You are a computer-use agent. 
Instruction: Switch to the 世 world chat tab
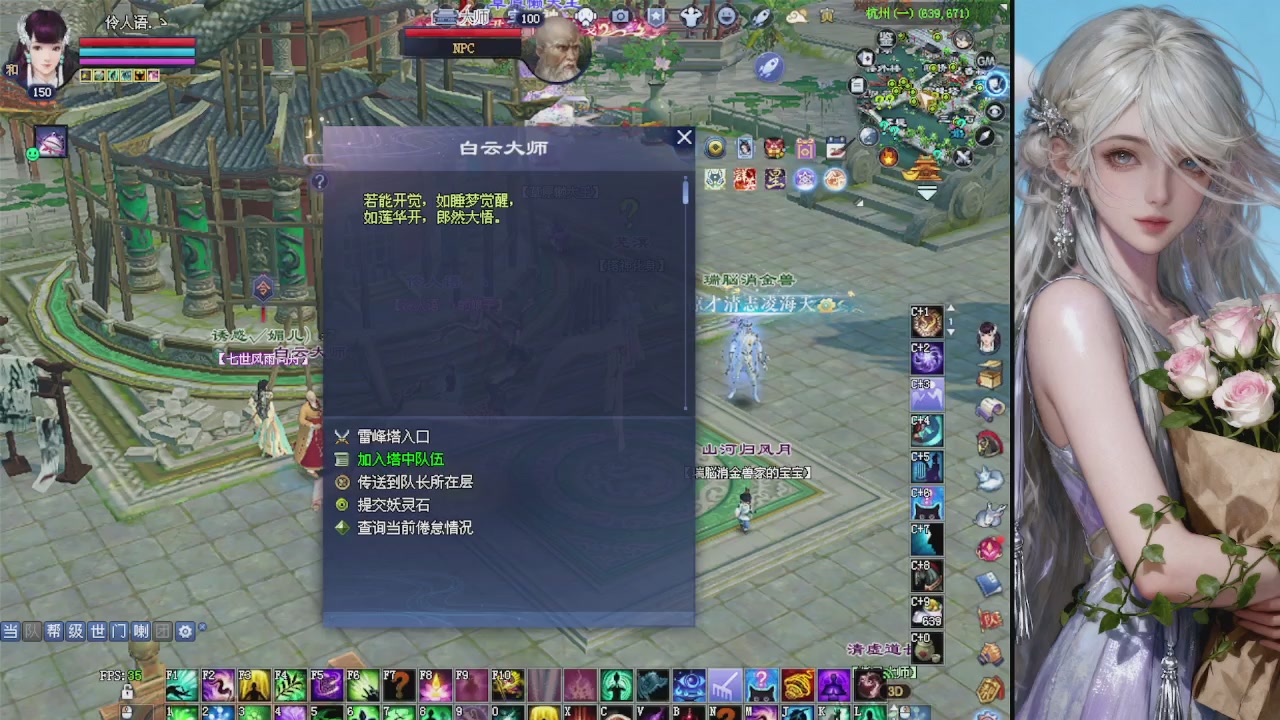(98, 631)
